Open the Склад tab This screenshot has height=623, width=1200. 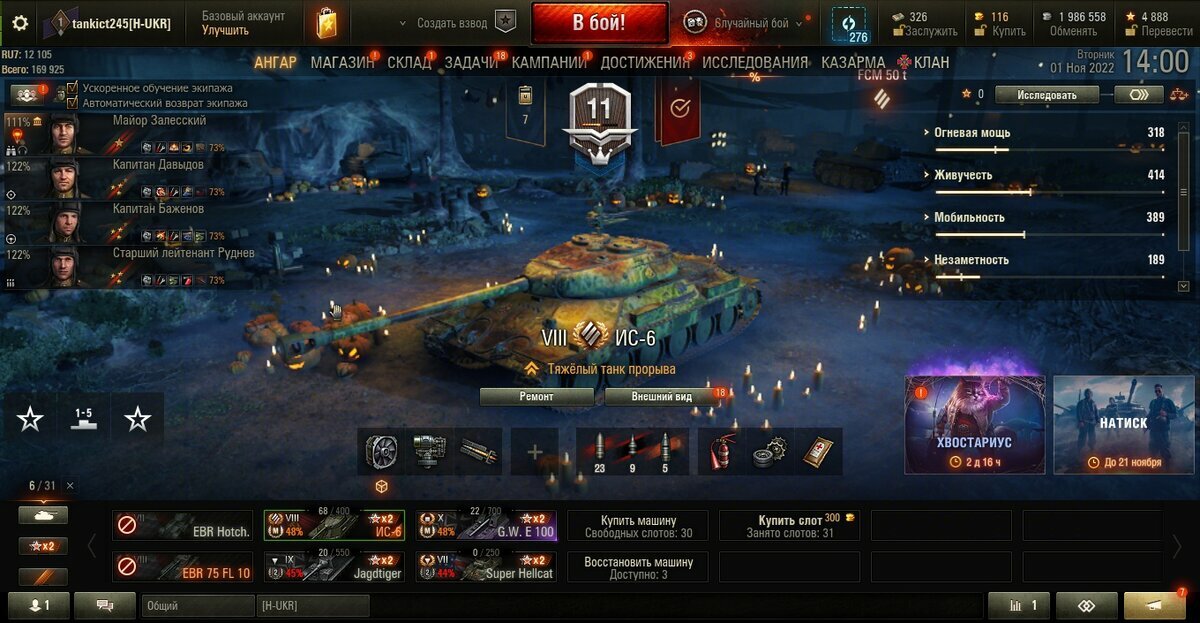[x=409, y=62]
